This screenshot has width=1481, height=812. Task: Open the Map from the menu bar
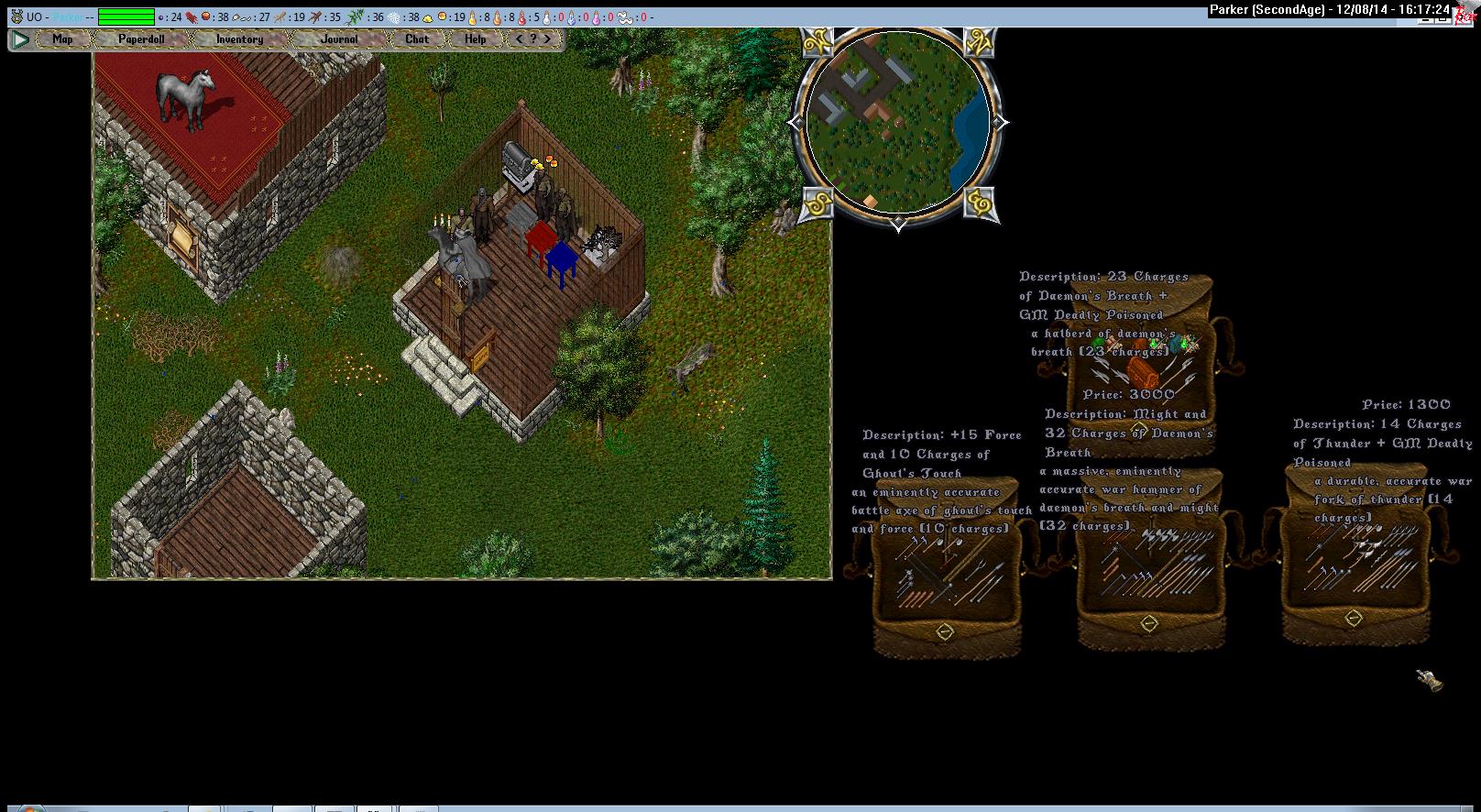pyautogui.click(x=62, y=39)
